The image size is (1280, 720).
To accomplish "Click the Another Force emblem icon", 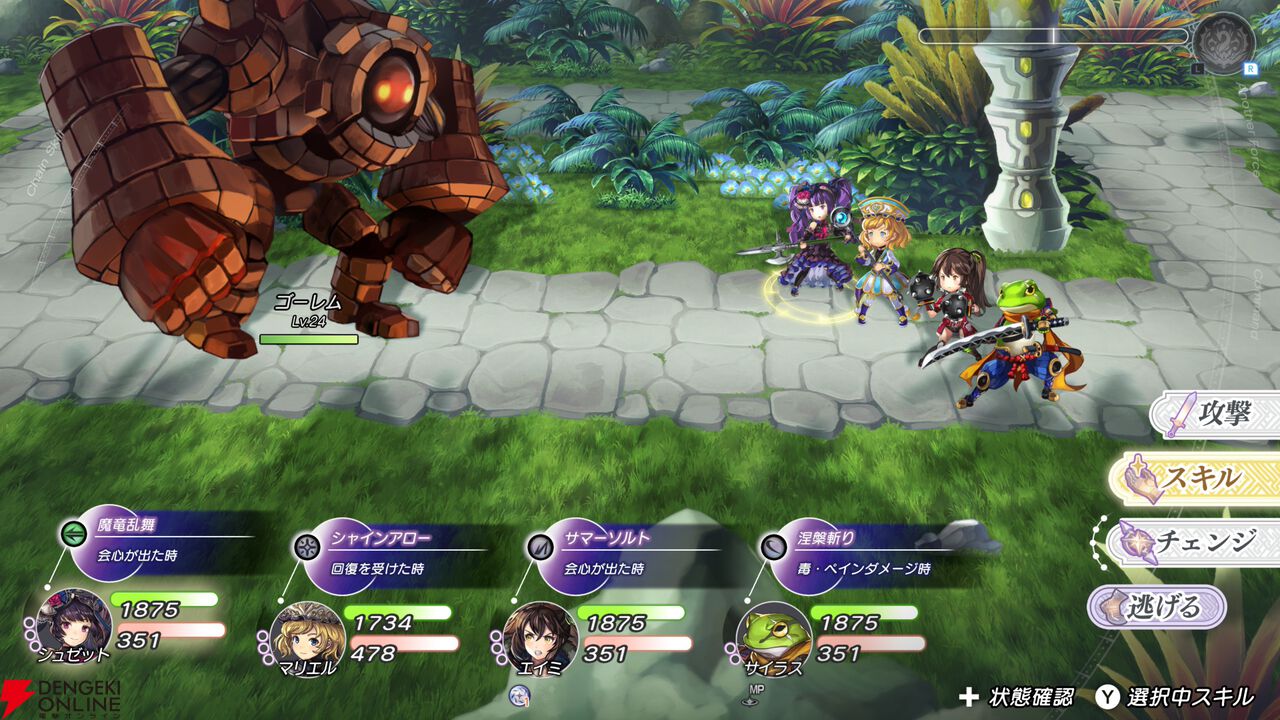I will click(x=1223, y=43).
